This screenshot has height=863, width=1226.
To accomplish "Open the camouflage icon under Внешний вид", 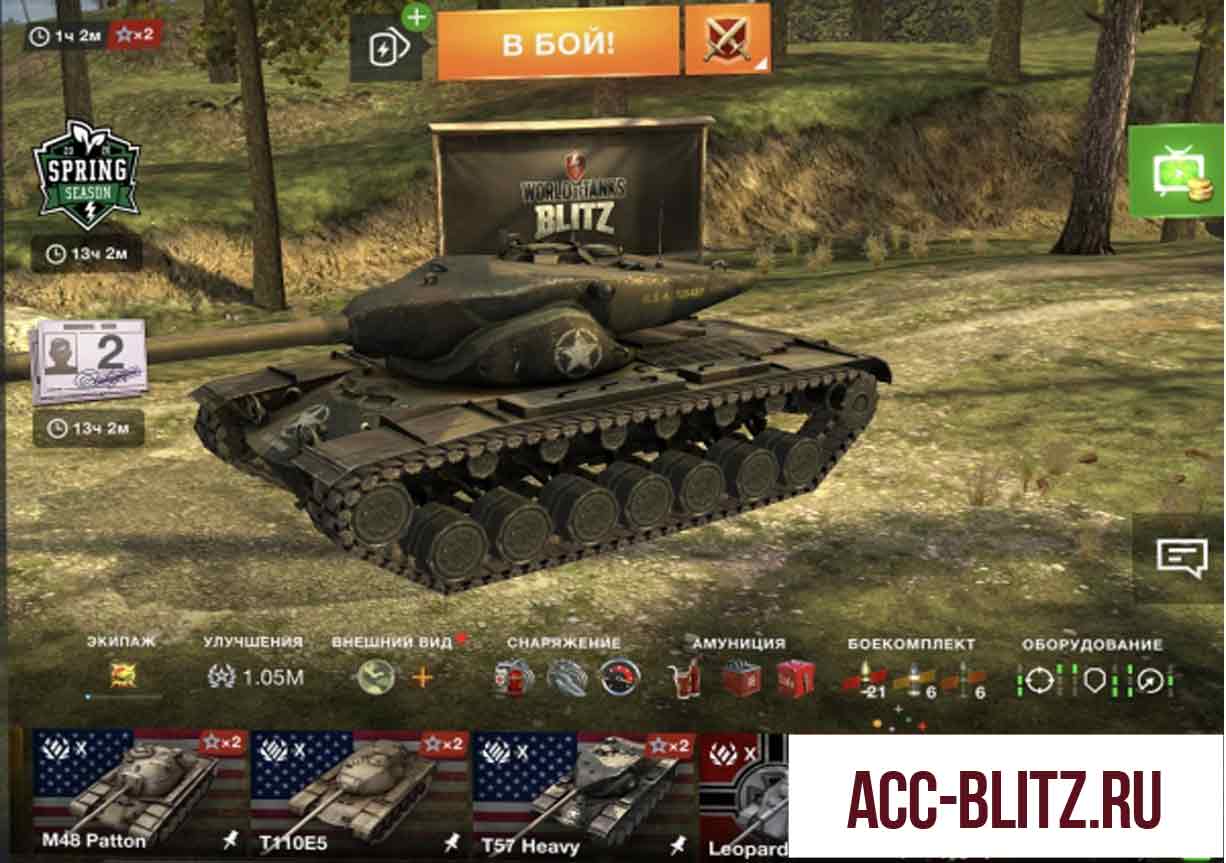I will coord(376,677).
